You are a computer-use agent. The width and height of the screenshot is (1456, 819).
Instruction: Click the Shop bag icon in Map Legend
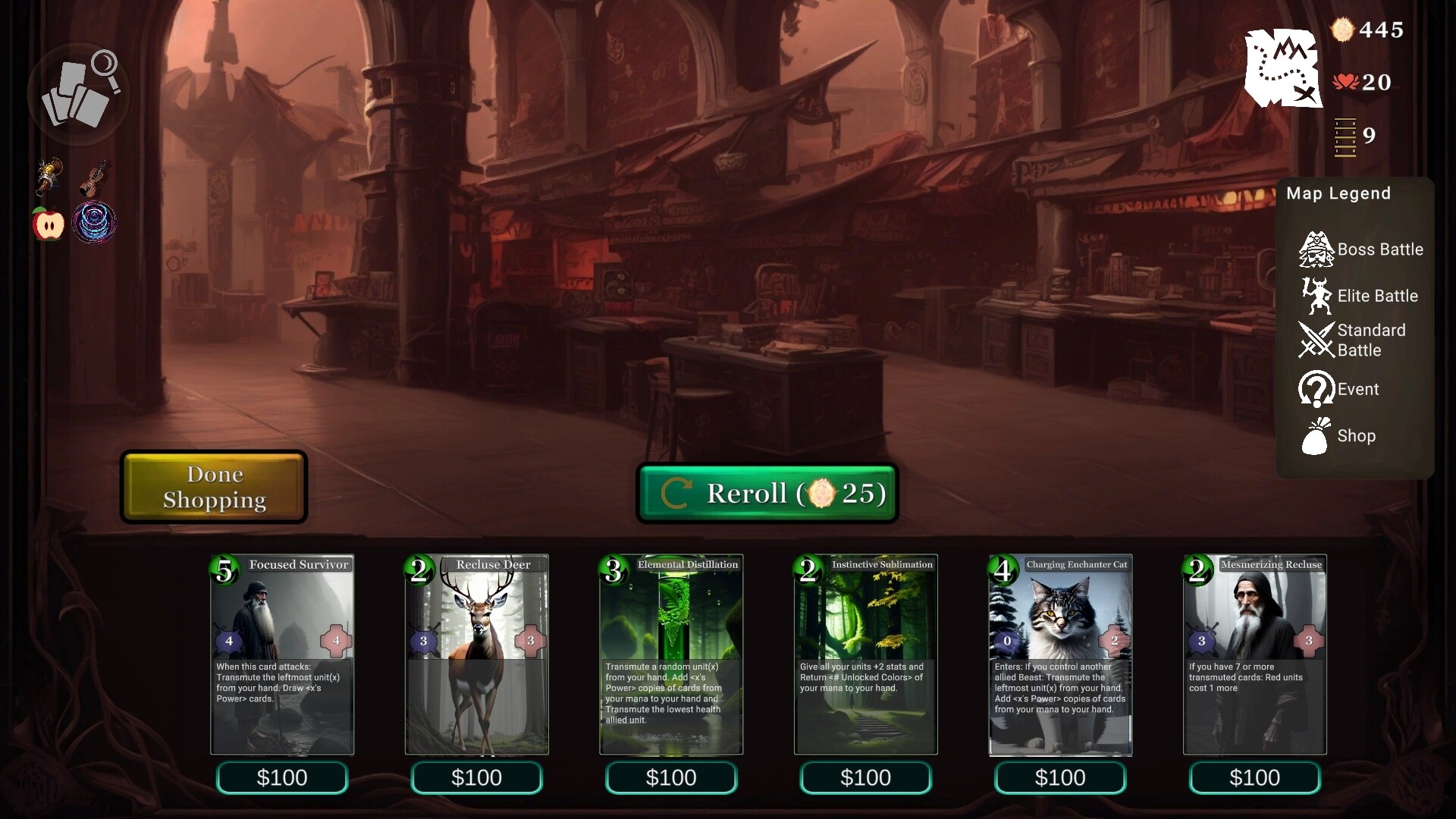[x=1316, y=436]
